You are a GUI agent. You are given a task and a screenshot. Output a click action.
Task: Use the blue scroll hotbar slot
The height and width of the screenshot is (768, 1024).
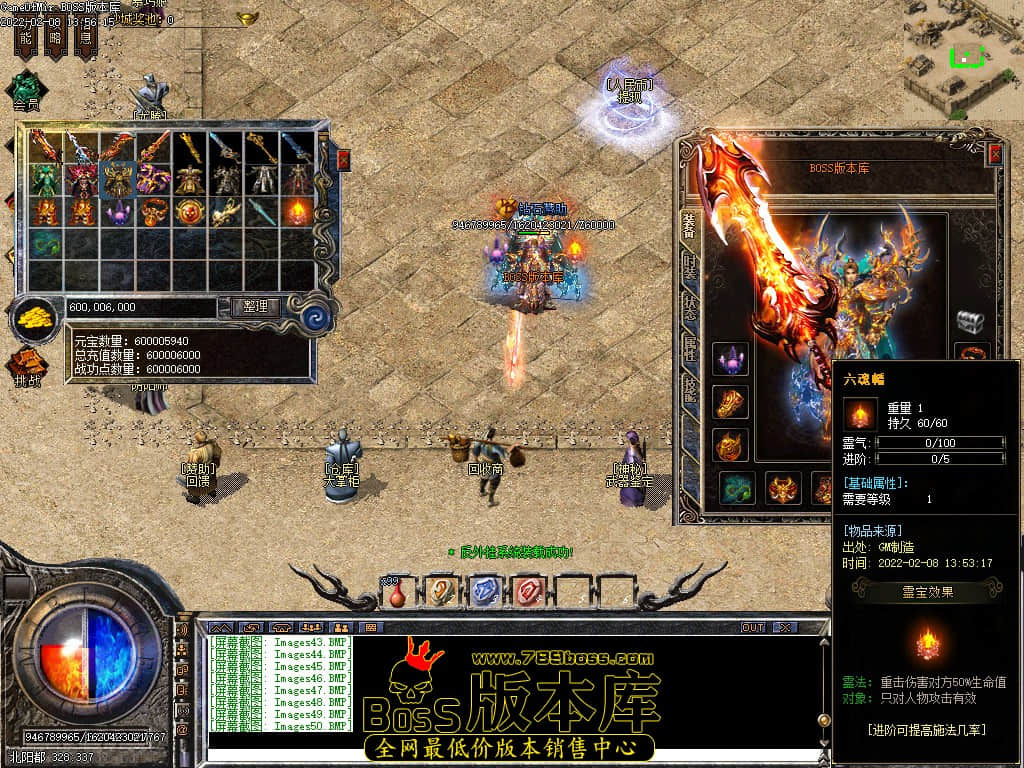(x=484, y=592)
